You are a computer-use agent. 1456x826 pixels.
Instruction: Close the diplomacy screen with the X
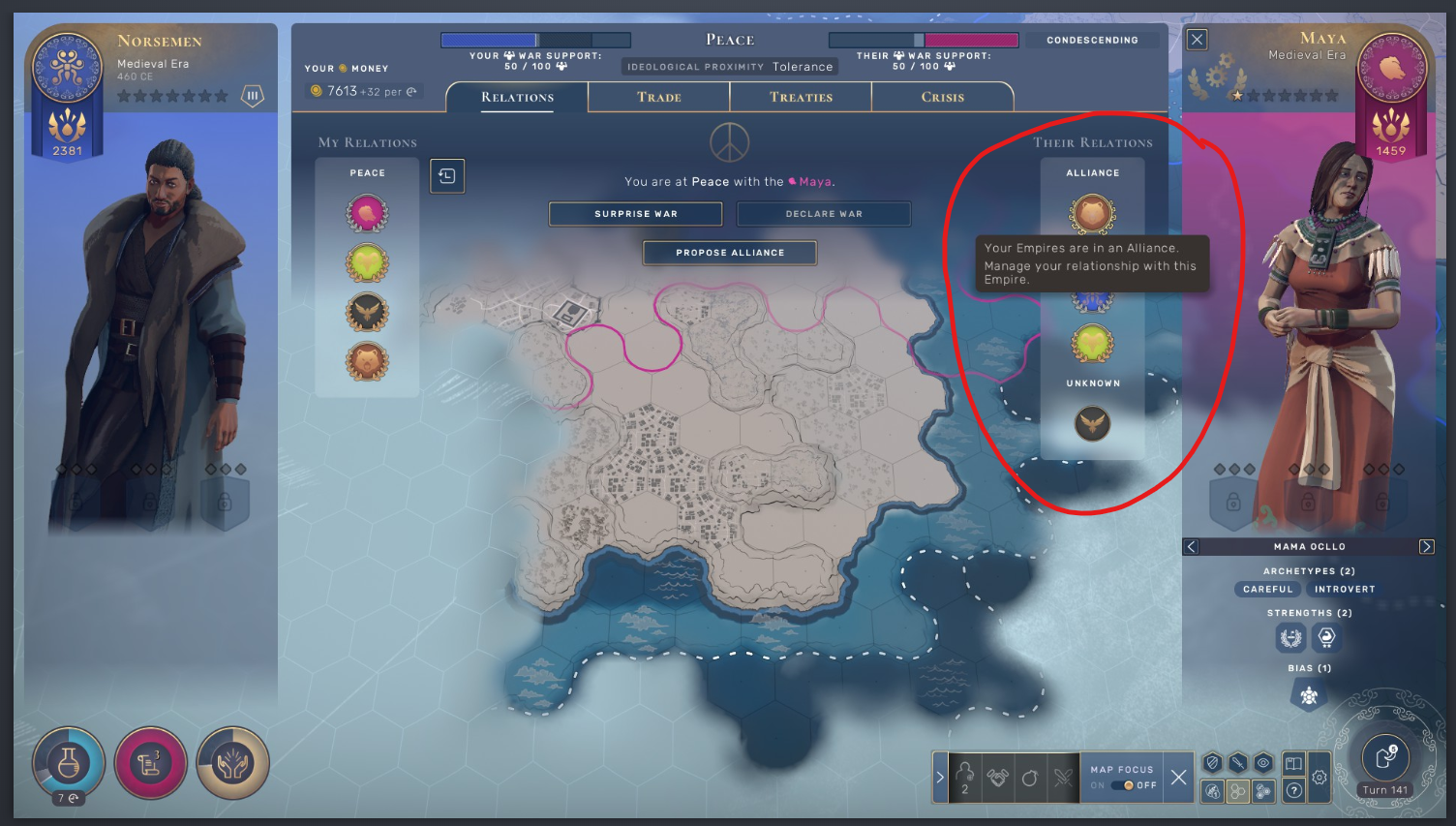(x=1198, y=40)
